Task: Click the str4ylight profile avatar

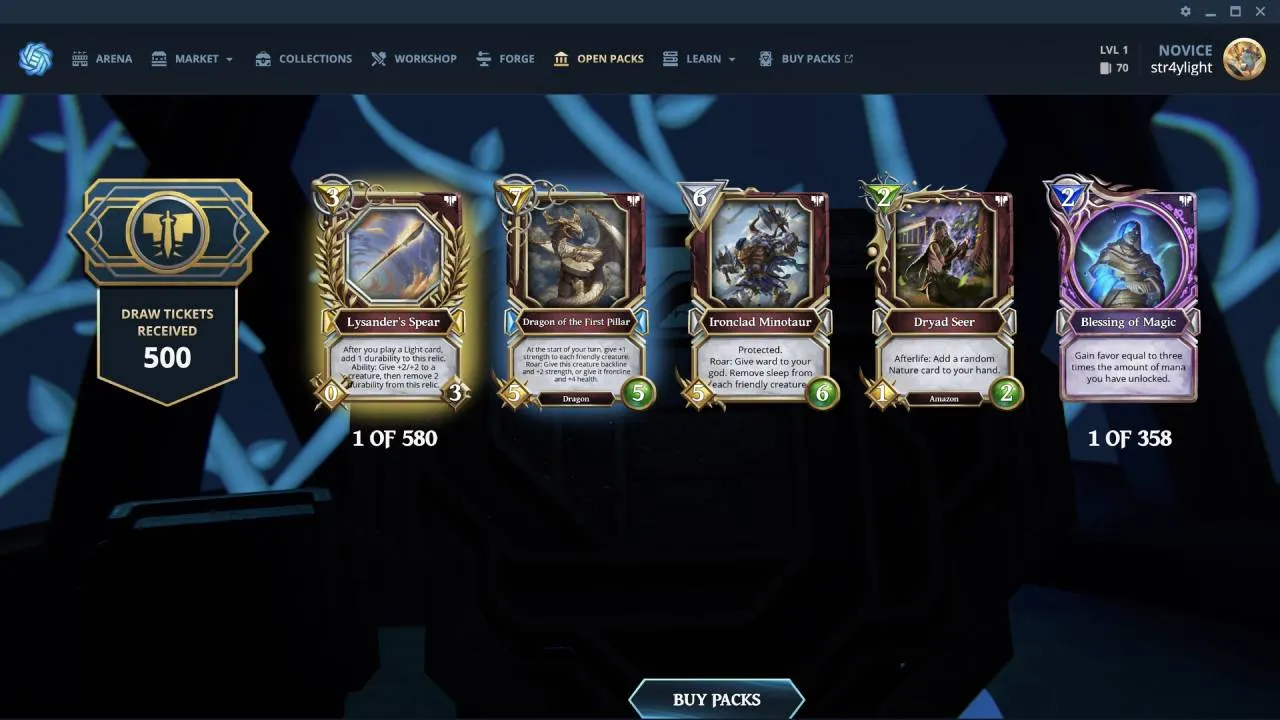Action: [x=1244, y=58]
